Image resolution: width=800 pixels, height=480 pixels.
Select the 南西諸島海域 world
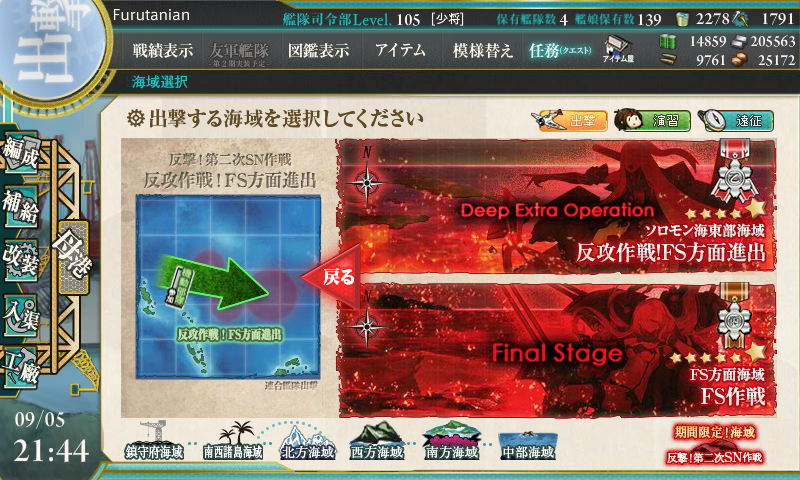tap(232, 443)
